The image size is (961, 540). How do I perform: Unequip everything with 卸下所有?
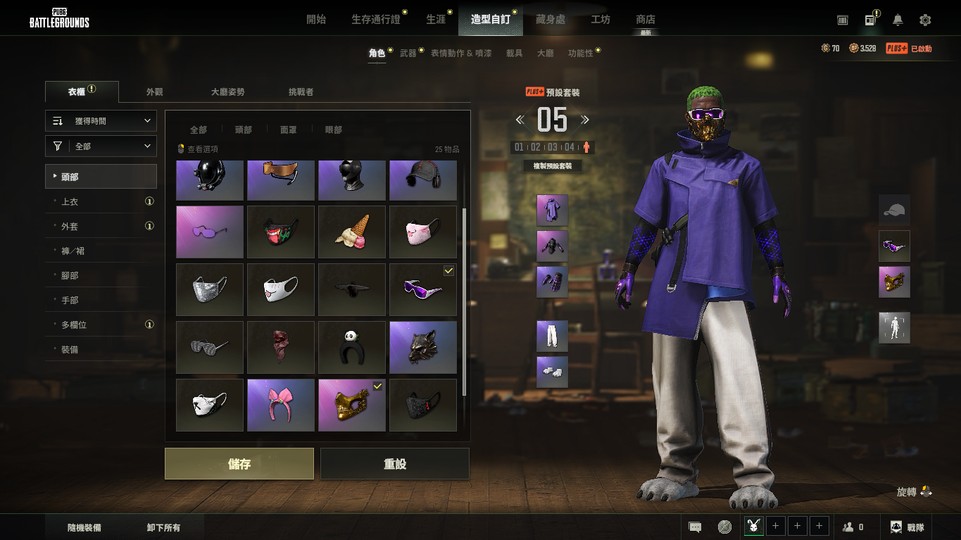pyautogui.click(x=162, y=527)
